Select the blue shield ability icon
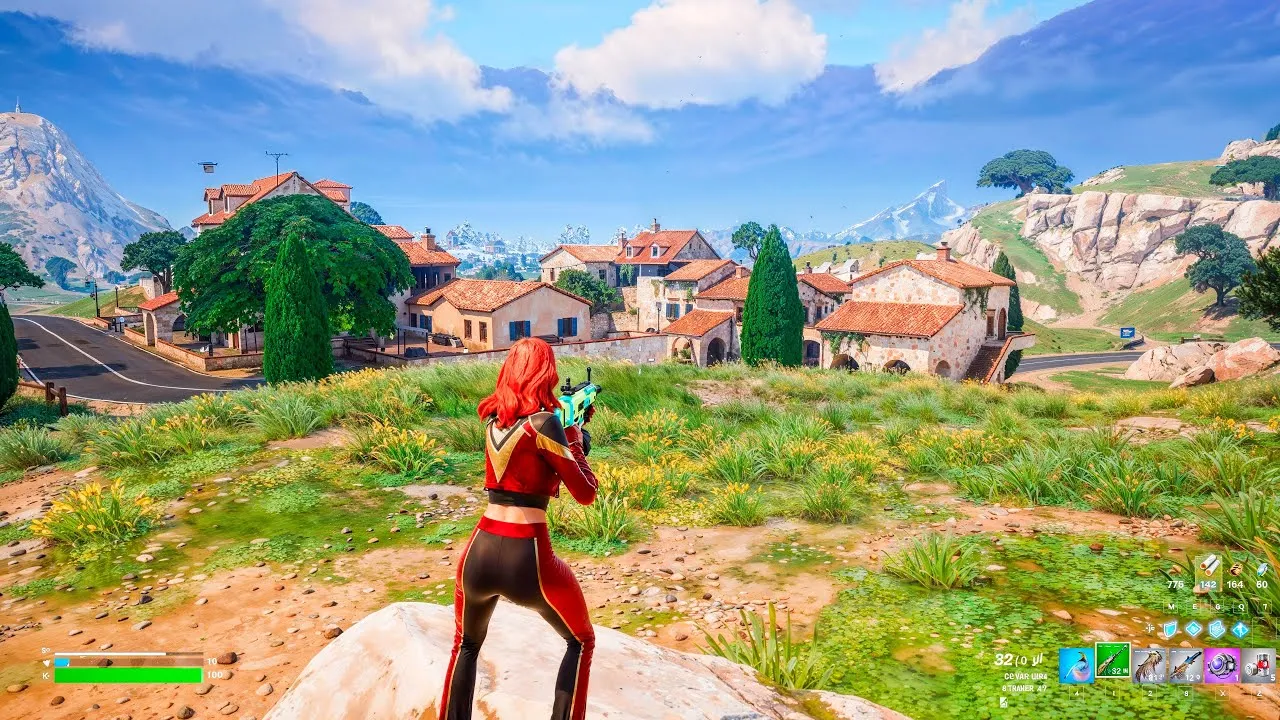The width and height of the screenshot is (1280, 720). click(x=1169, y=630)
